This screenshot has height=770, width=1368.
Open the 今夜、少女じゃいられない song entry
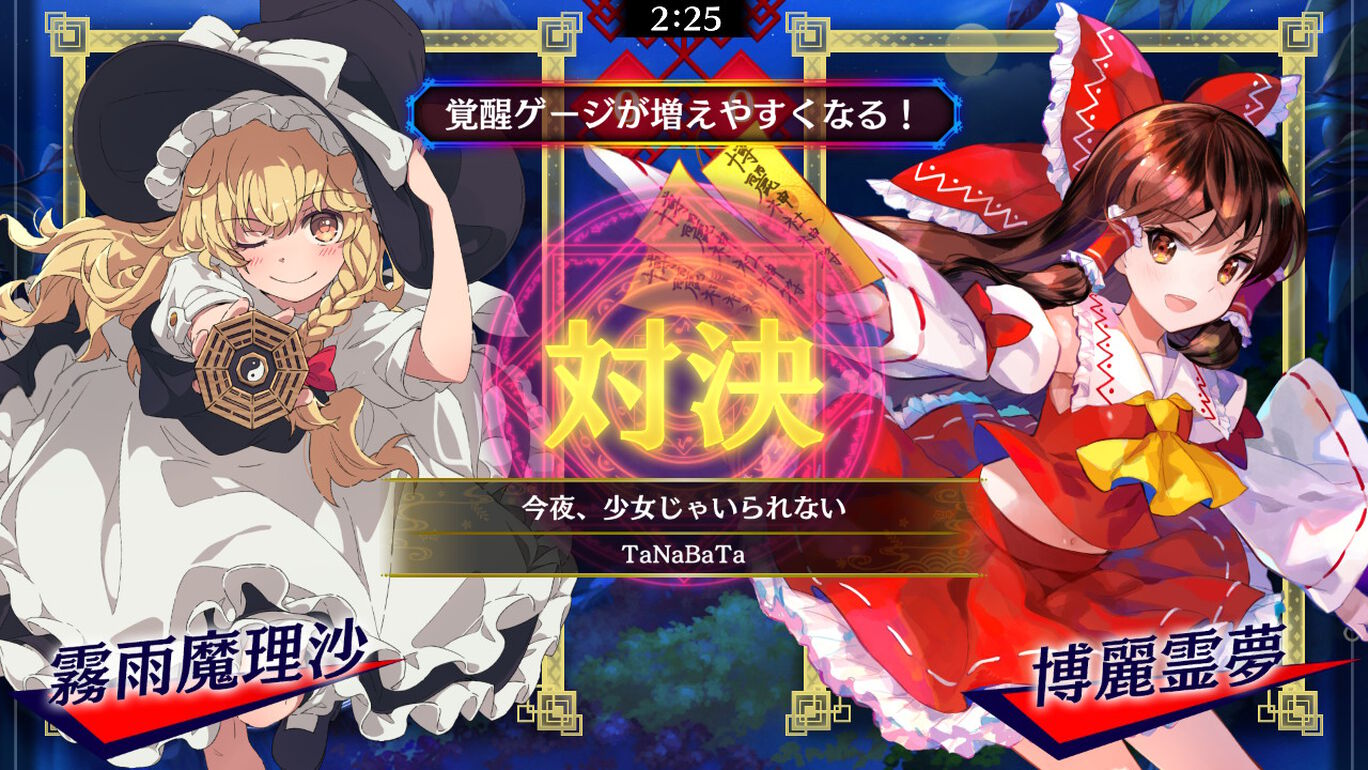point(683,508)
